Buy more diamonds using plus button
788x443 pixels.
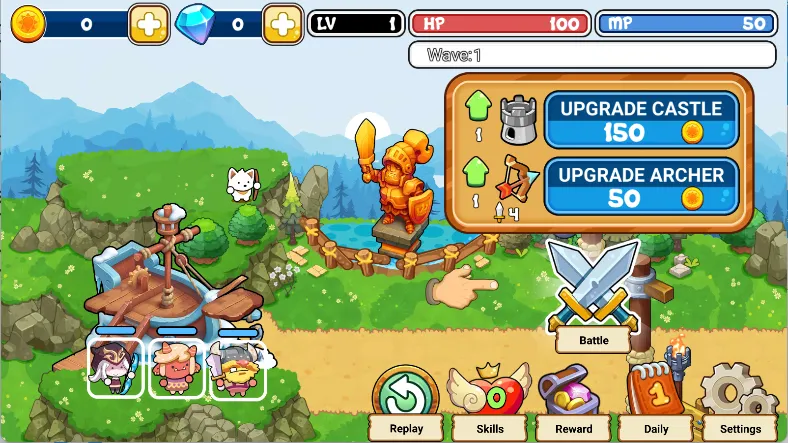pyautogui.click(x=283, y=24)
